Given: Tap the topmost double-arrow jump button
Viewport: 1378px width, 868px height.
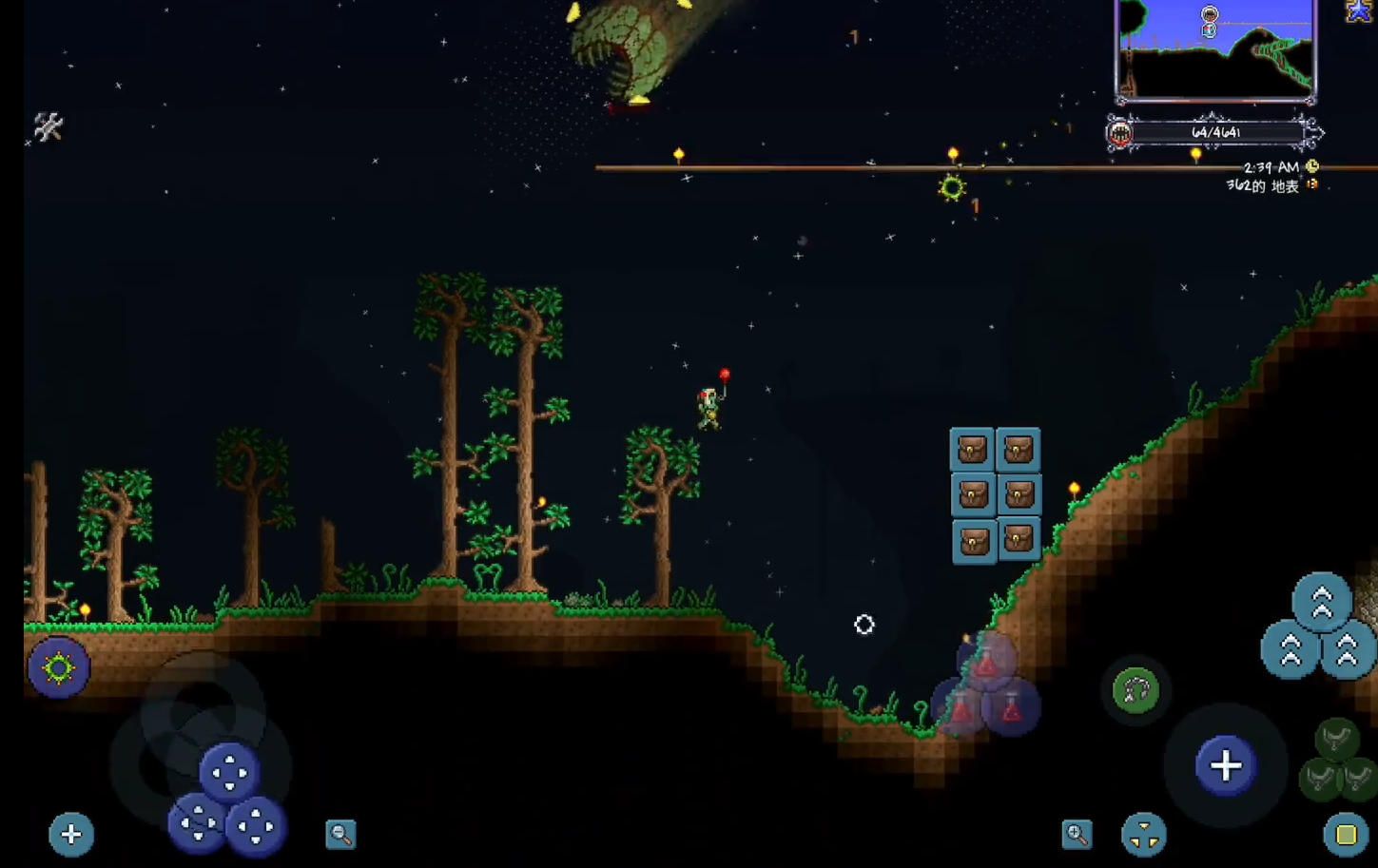Looking at the screenshot, I should [x=1322, y=601].
